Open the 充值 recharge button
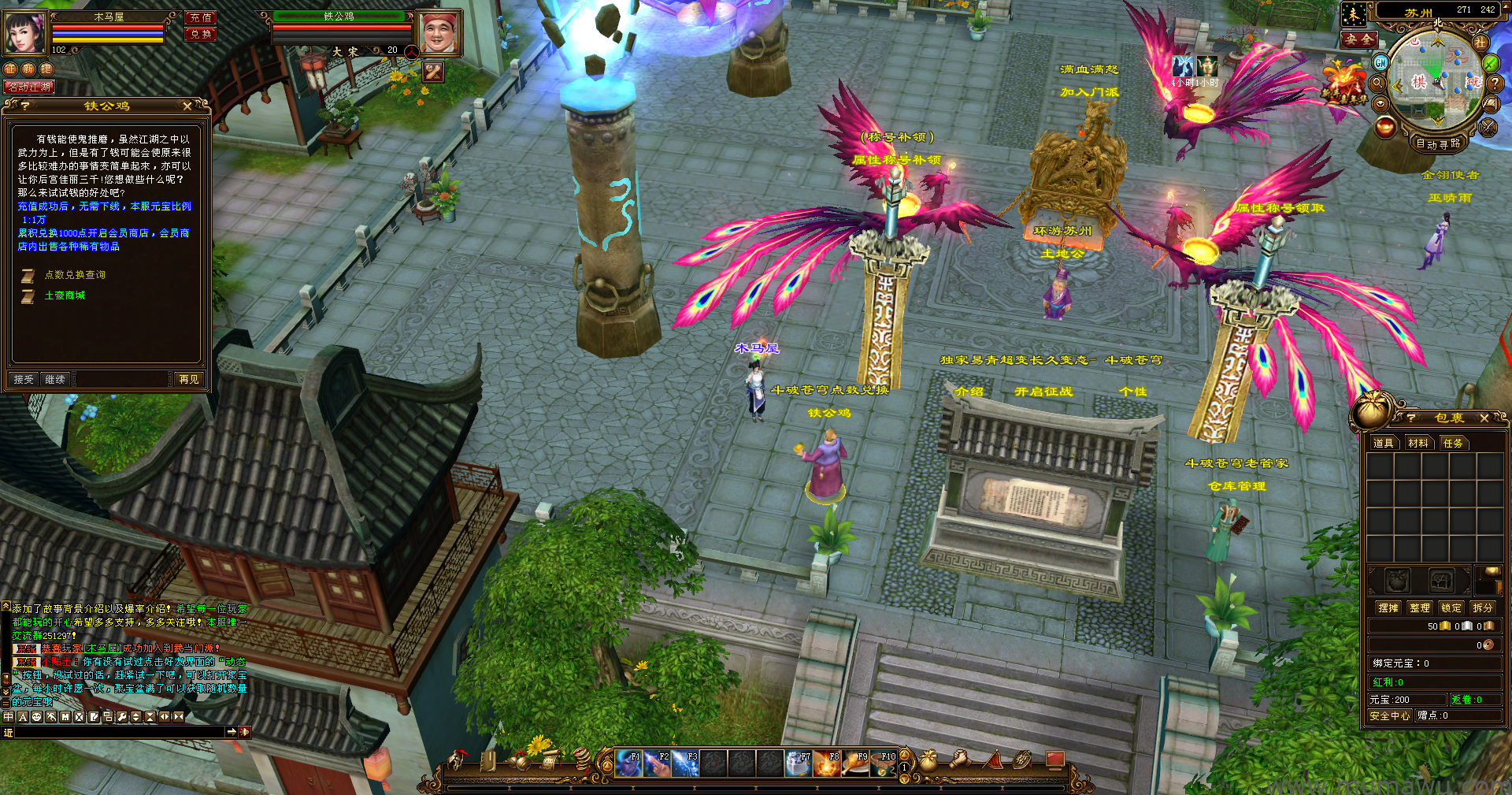The width and height of the screenshot is (1512, 795). pos(201,17)
